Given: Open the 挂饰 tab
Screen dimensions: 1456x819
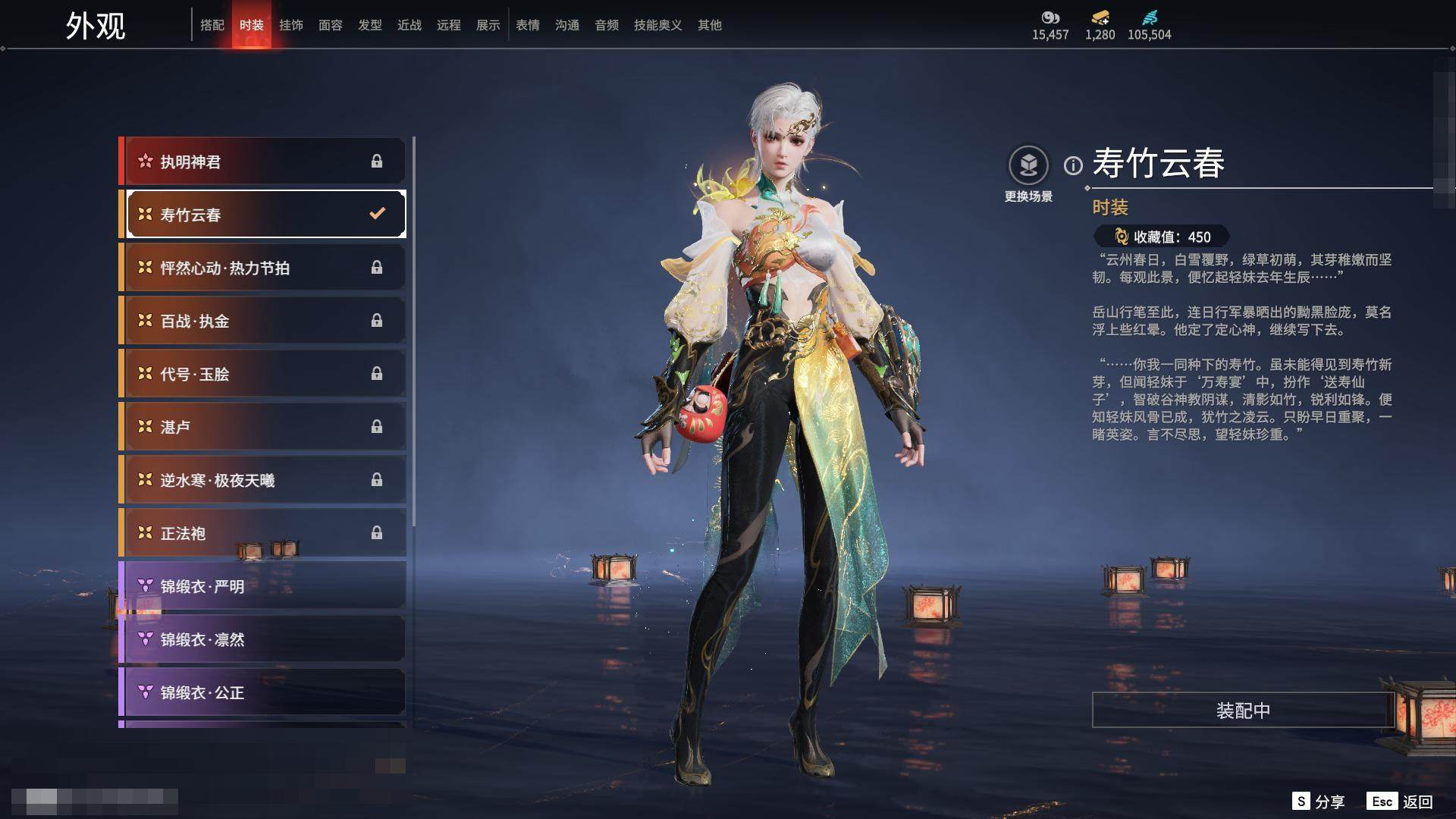Looking at the screenshot, I should tap(291, 25).
